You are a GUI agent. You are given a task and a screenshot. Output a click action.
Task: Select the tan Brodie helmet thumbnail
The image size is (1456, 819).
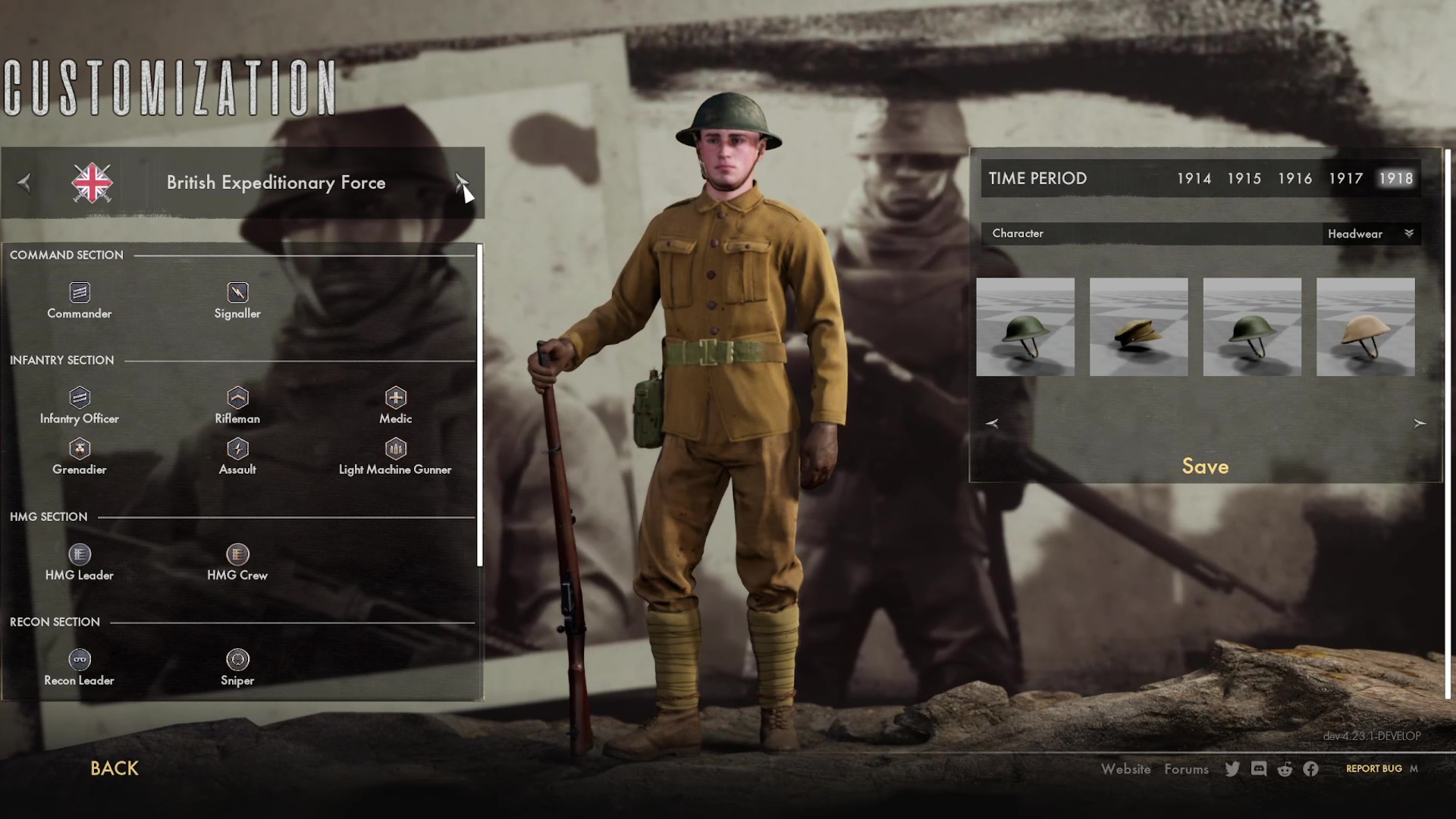click(x=1365, y=327)
